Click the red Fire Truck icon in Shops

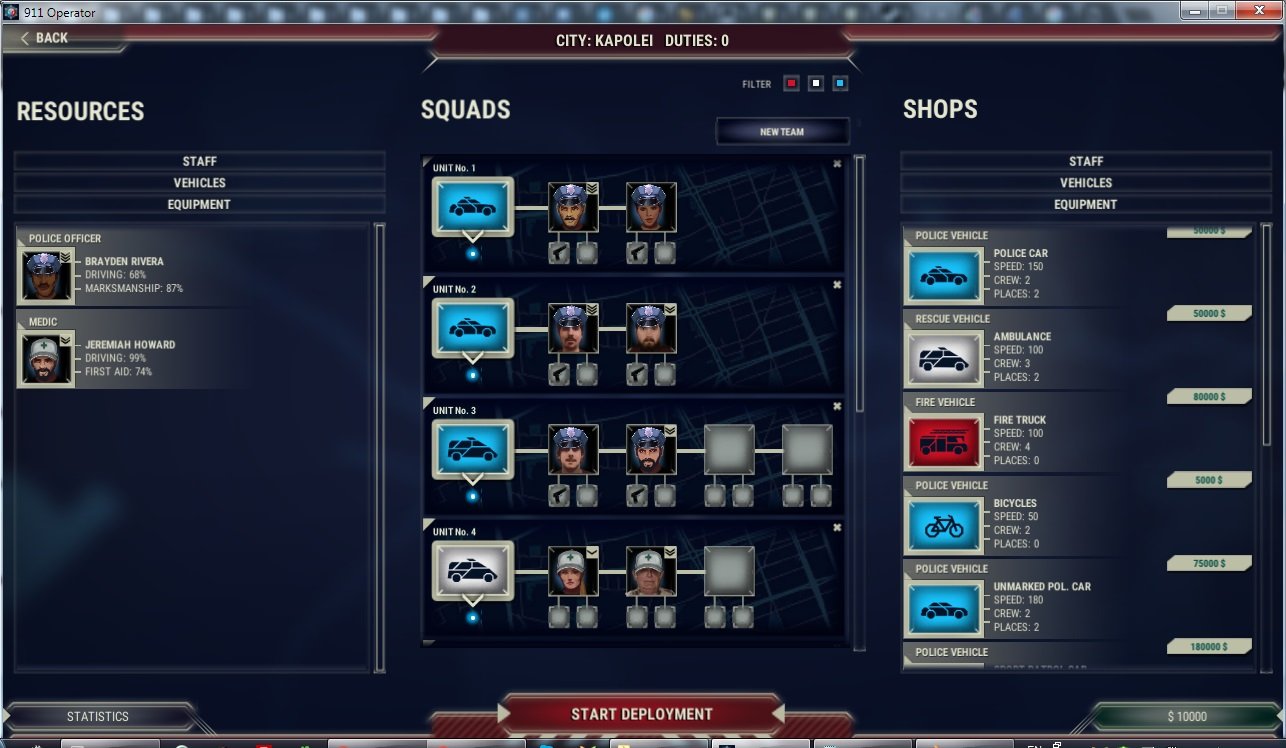click(944, 441)
